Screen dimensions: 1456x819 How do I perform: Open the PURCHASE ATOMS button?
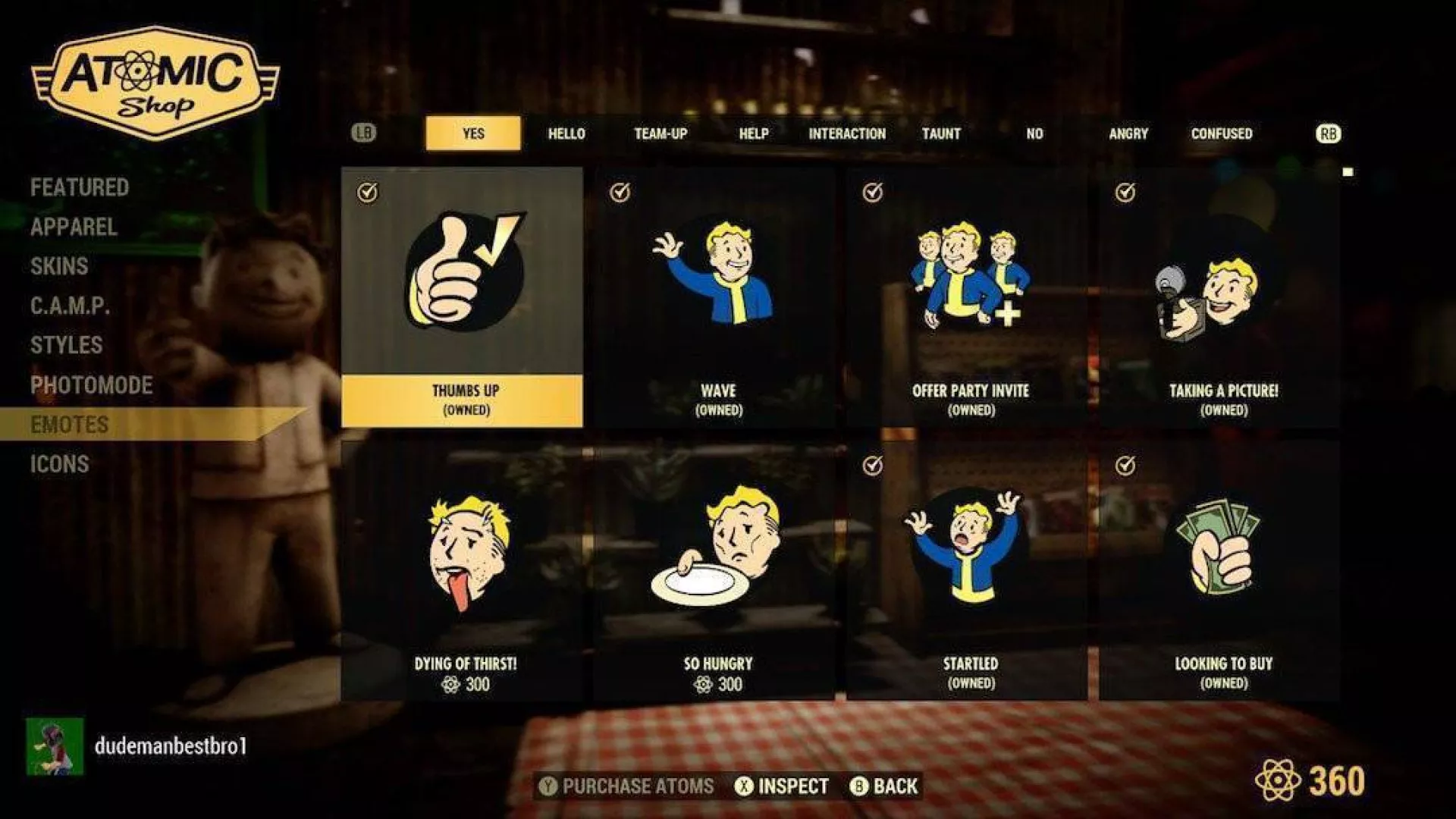click(628, 787)
